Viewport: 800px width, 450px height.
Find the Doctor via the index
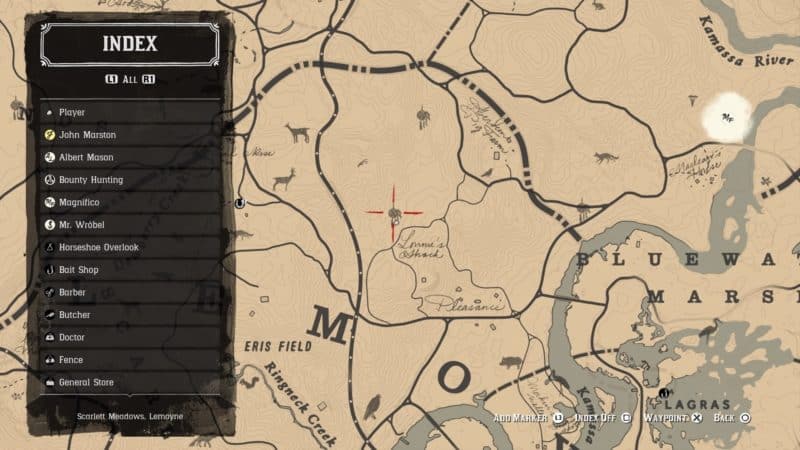pyautogui.click(x=130, y=337)
